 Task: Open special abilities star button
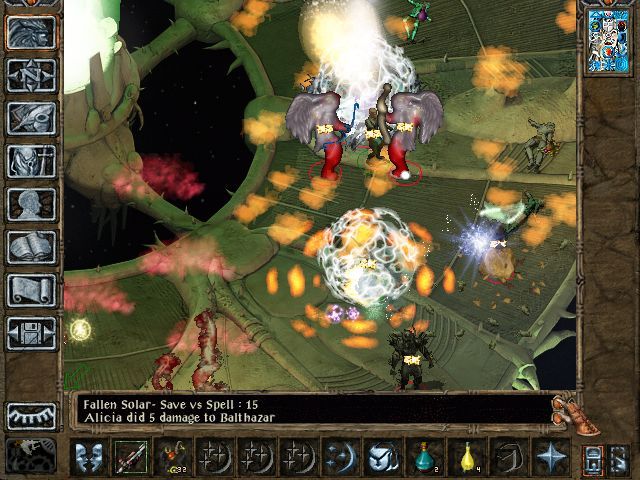click(550, 458)
